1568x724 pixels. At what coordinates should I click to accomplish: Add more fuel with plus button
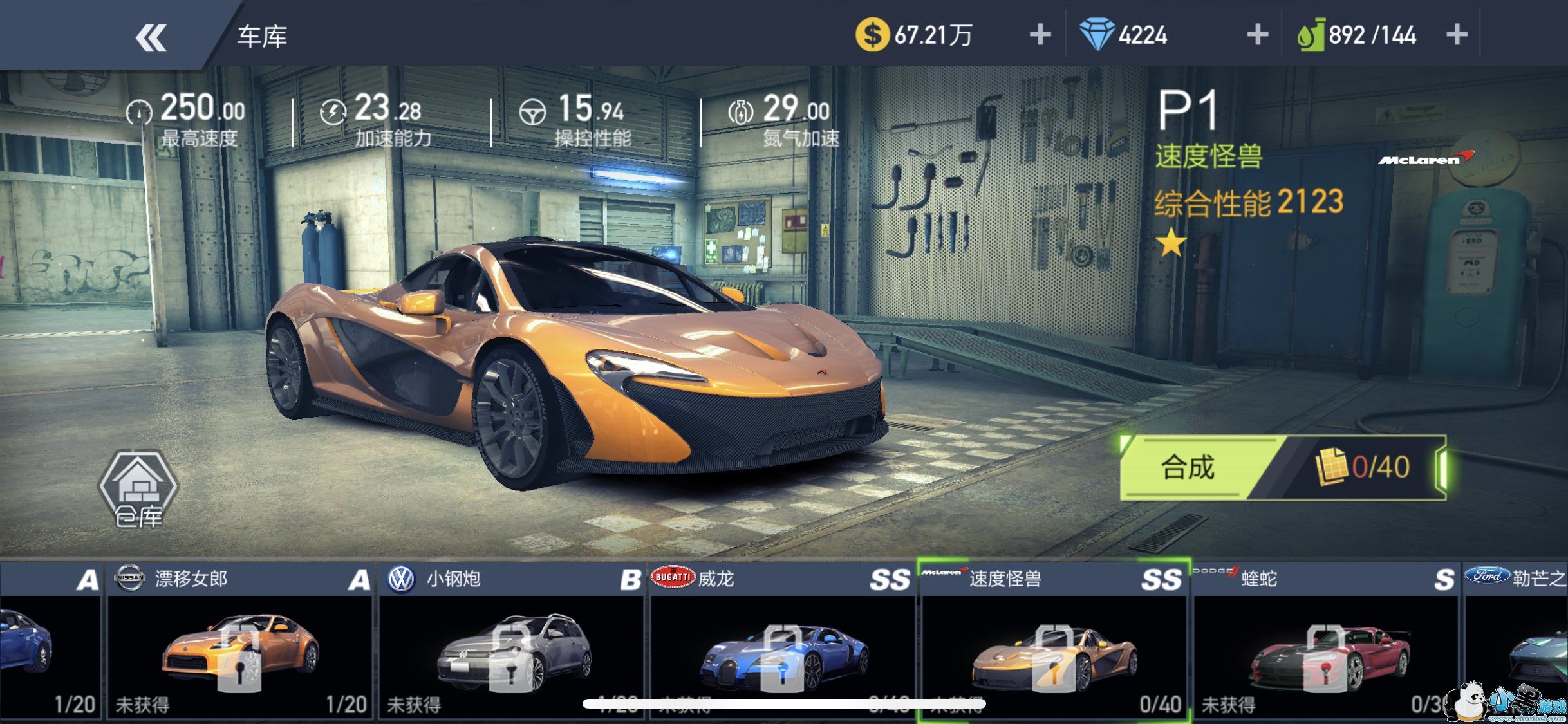tap(1457, 35)
